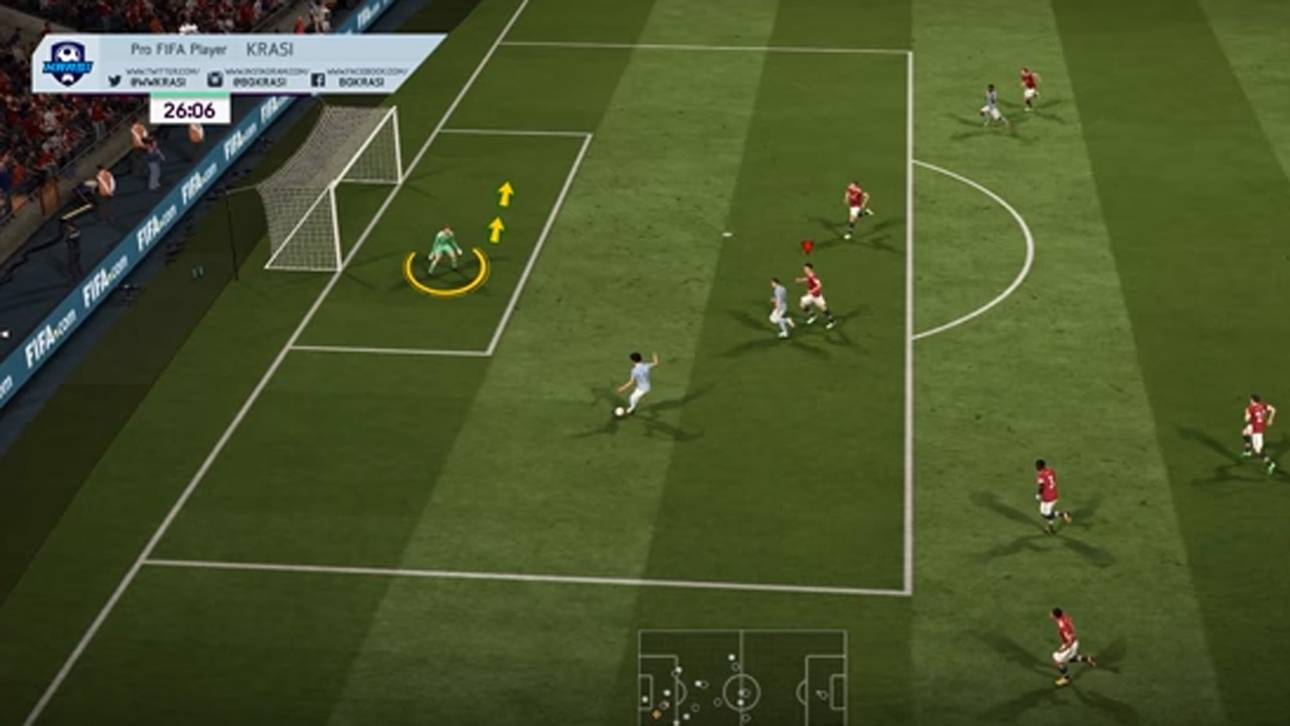Click the Twitter bird icon in the overlay

pyautogui.click(x=115, y=80)
